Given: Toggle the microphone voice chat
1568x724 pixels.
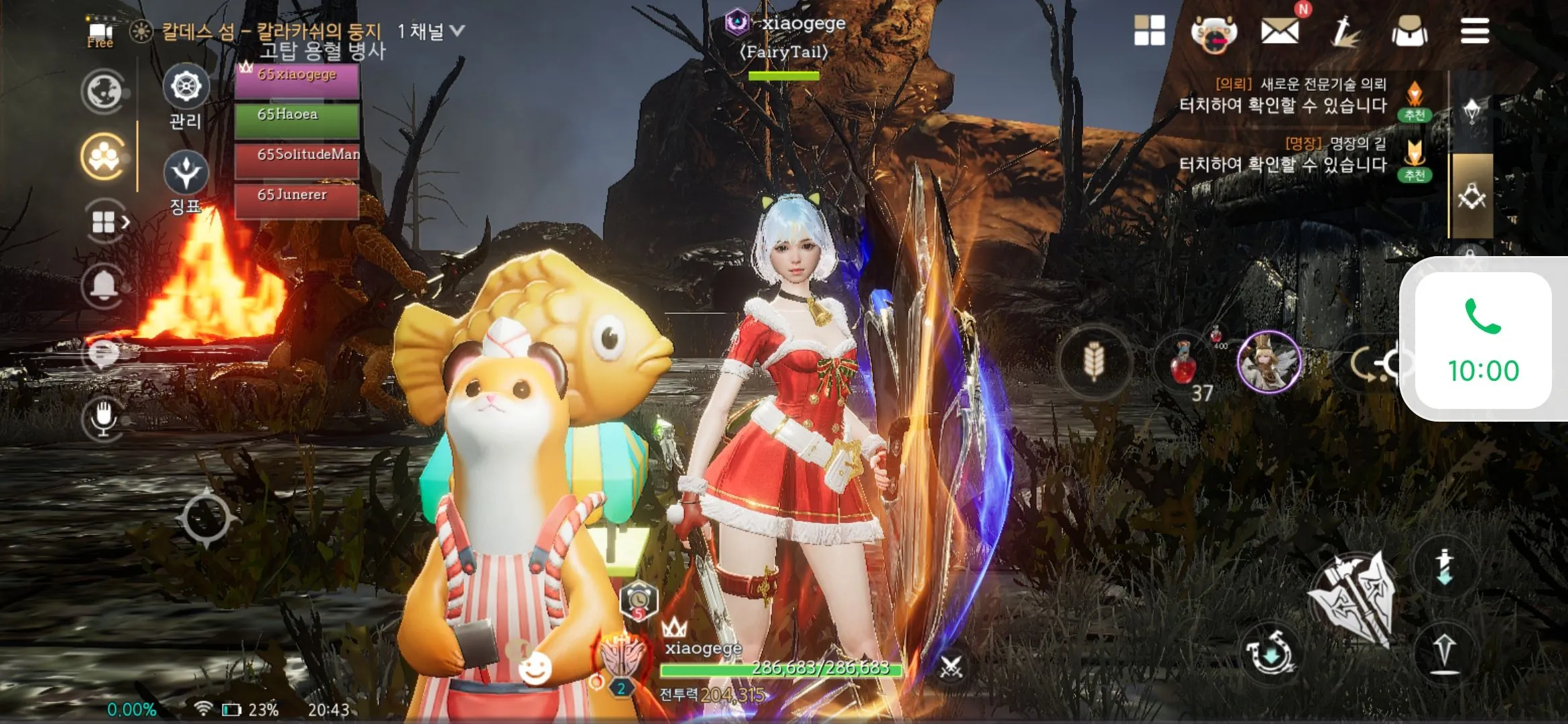Looking at the screenshot, I should click(103, 418).
